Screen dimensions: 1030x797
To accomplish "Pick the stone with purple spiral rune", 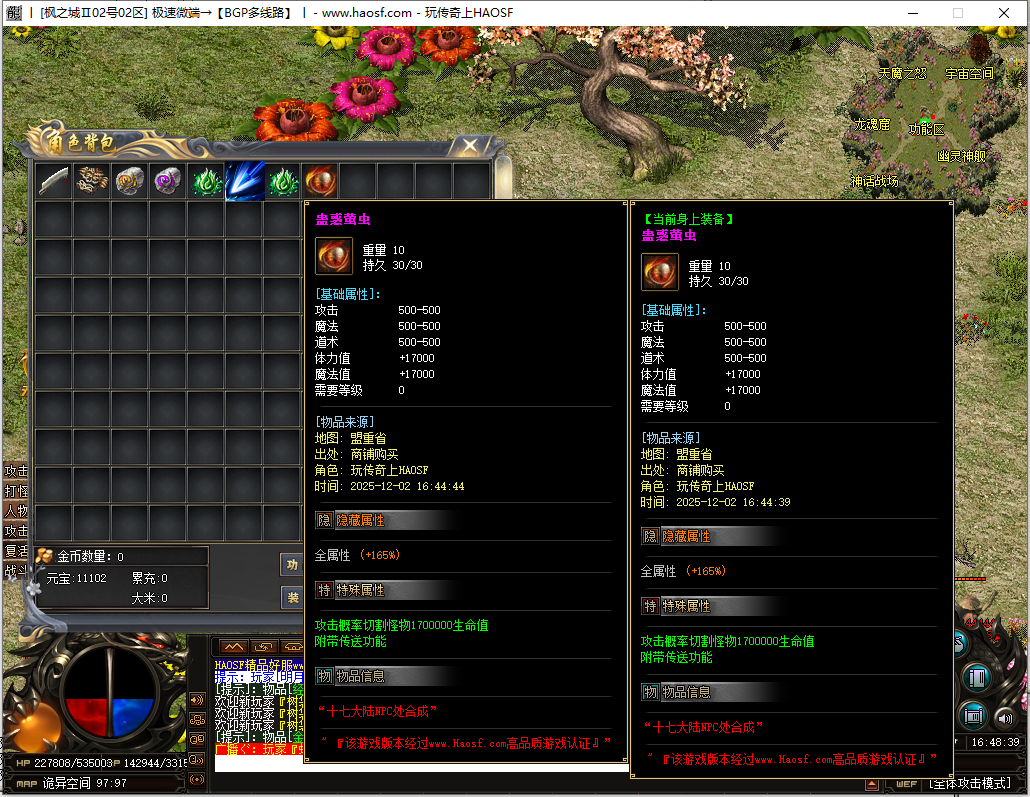I will [x=168, y=181].
